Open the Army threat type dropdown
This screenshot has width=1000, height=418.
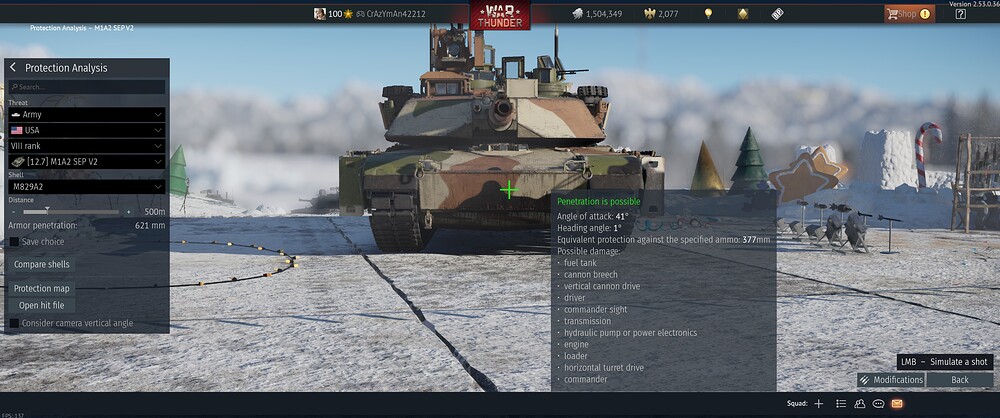click(86, 115)
